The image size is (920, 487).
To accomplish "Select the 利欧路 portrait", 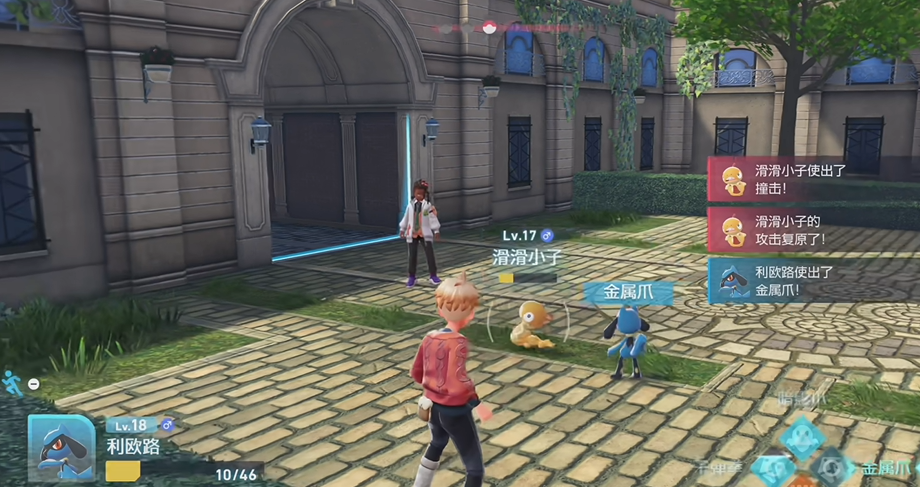I will [x=61, y=447].
